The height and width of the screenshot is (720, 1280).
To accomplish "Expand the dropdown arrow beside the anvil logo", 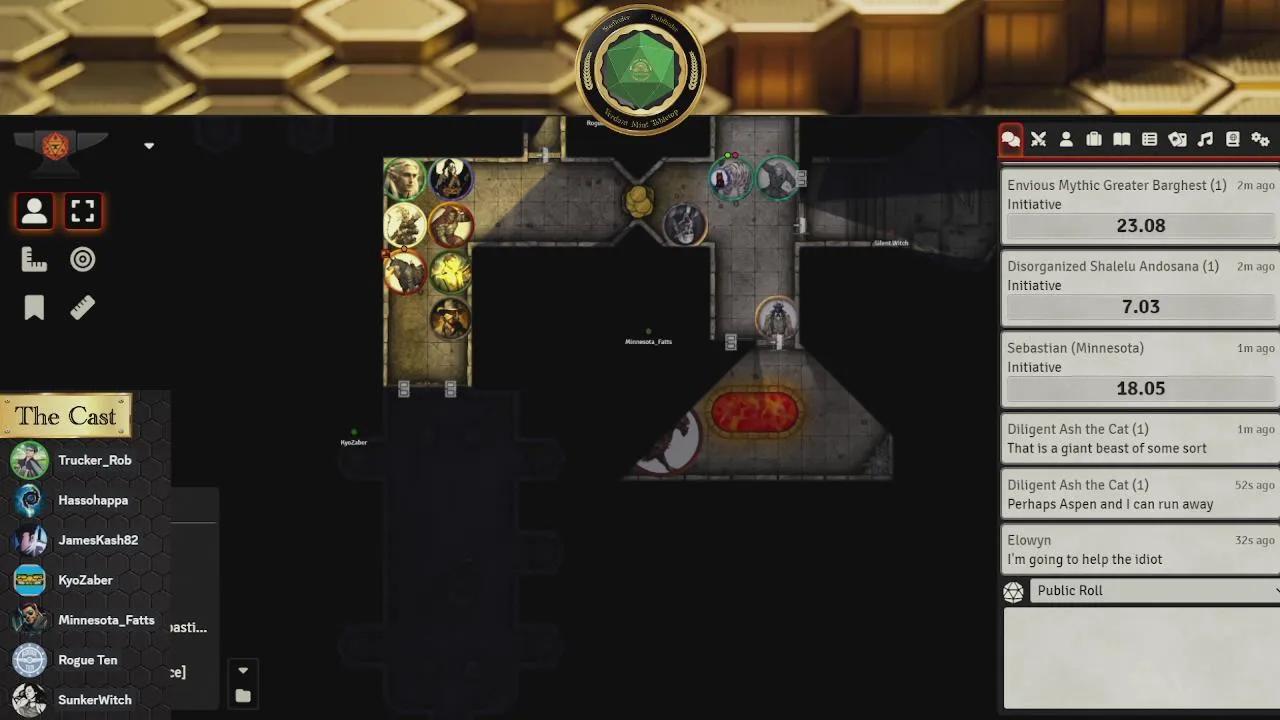I will click(x=148, y=145).
